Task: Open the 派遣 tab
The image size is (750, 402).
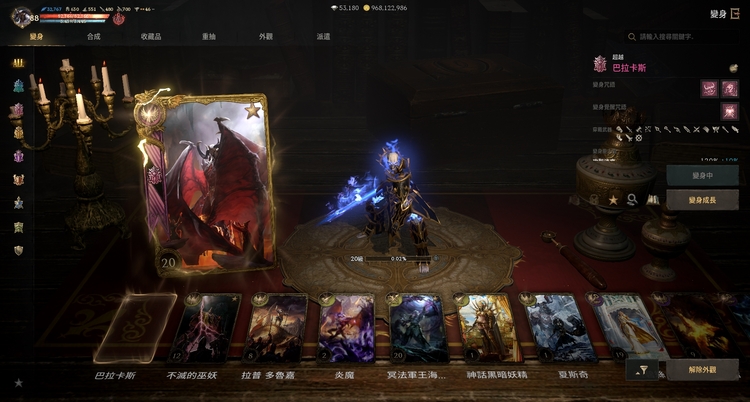Action: [323, 36]
